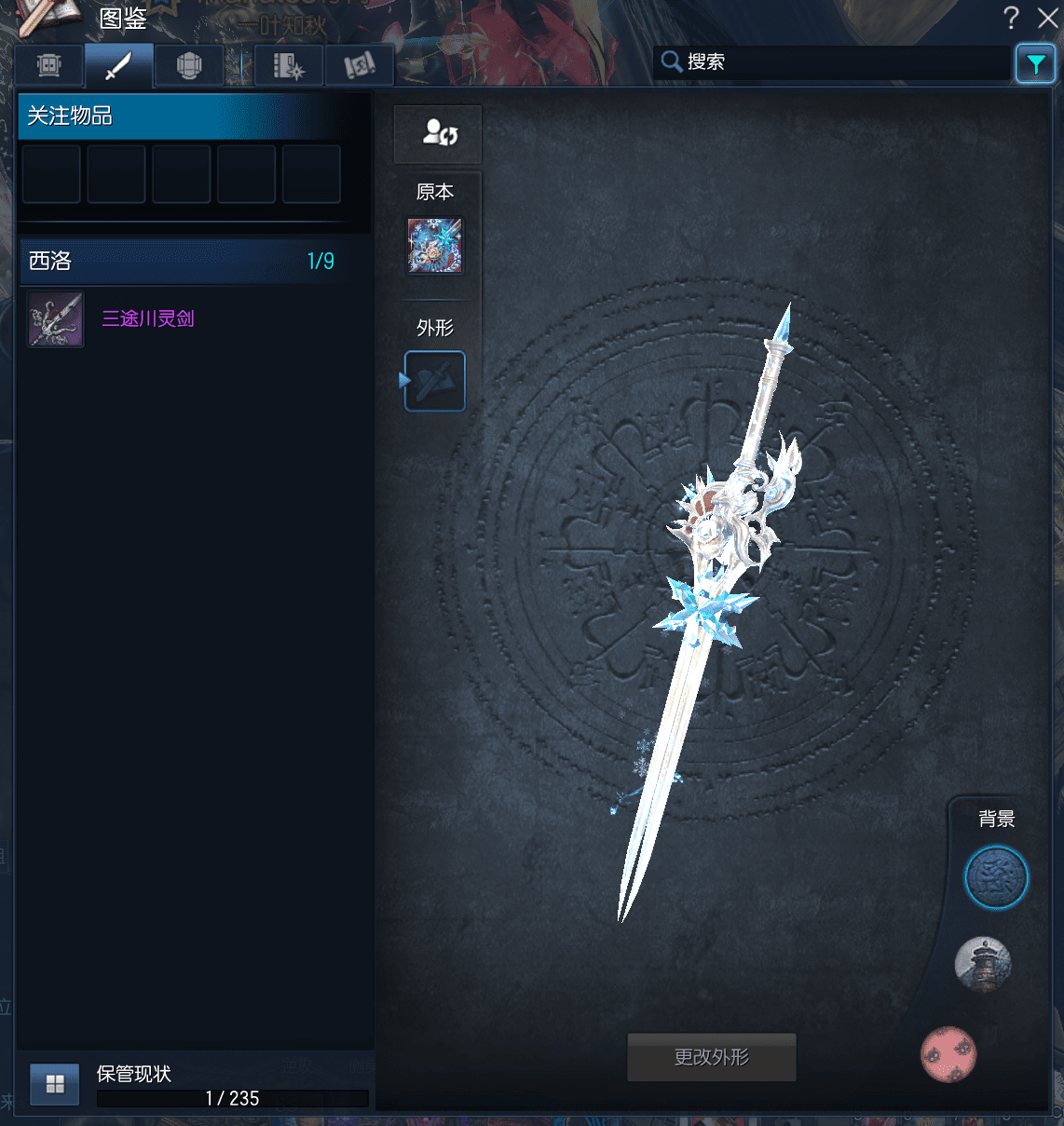1064x1126 pixels.
Task: Click the 更改外形 button
Action: pyautogui.click(x=712, y=1057)
